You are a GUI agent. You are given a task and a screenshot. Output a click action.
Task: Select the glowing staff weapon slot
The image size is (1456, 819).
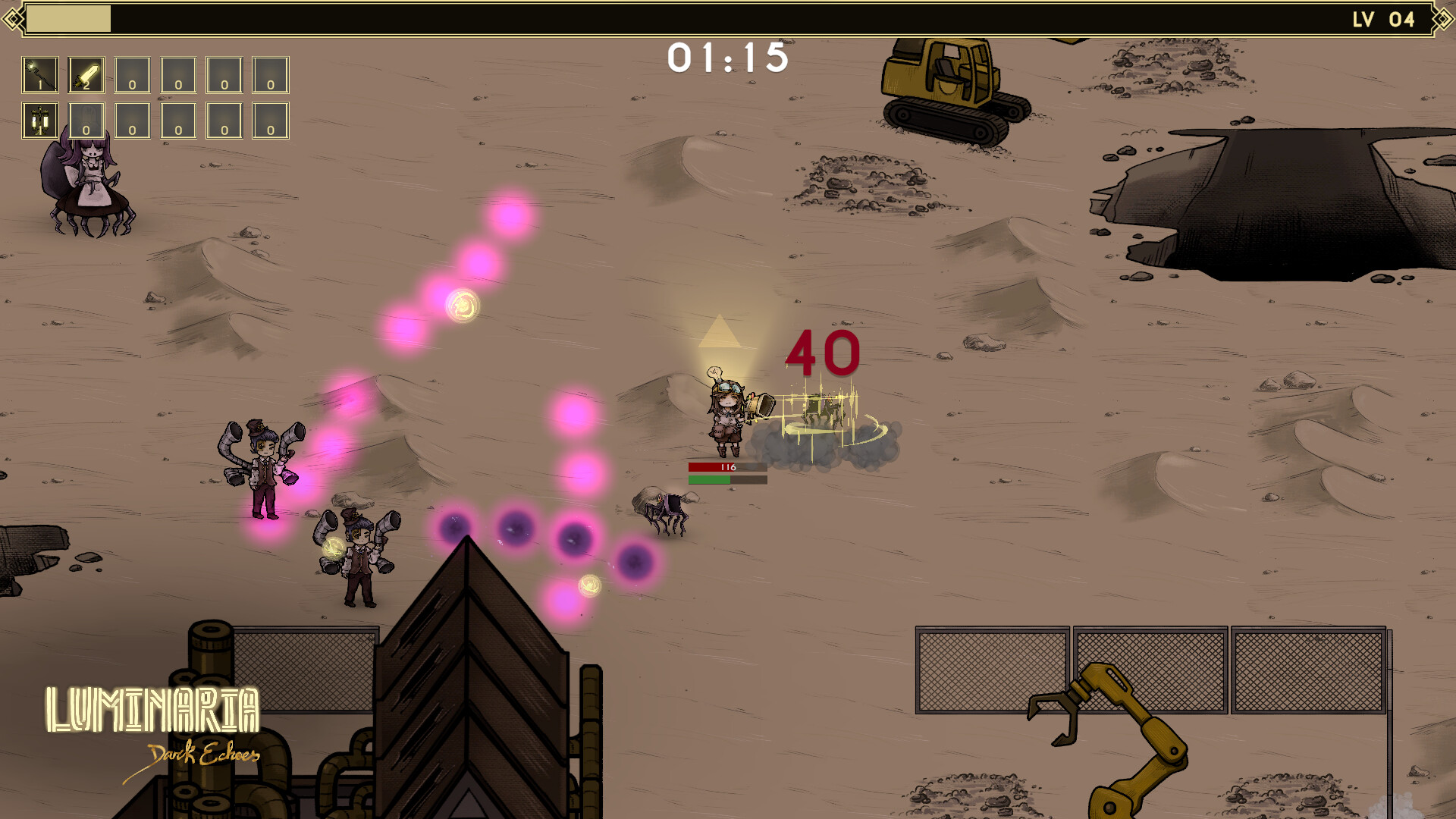coord(39,74)
